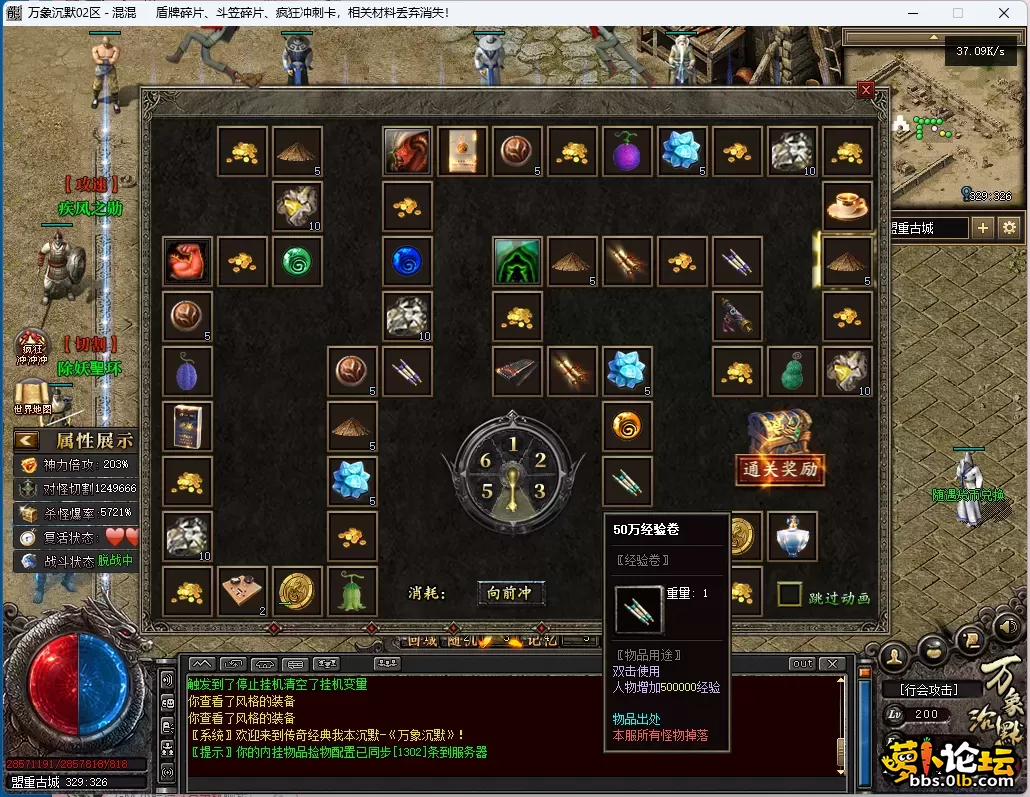This screenshot has width=1030, height=797.
Task: Pick the green hooded armor slot
Action: 517,261
